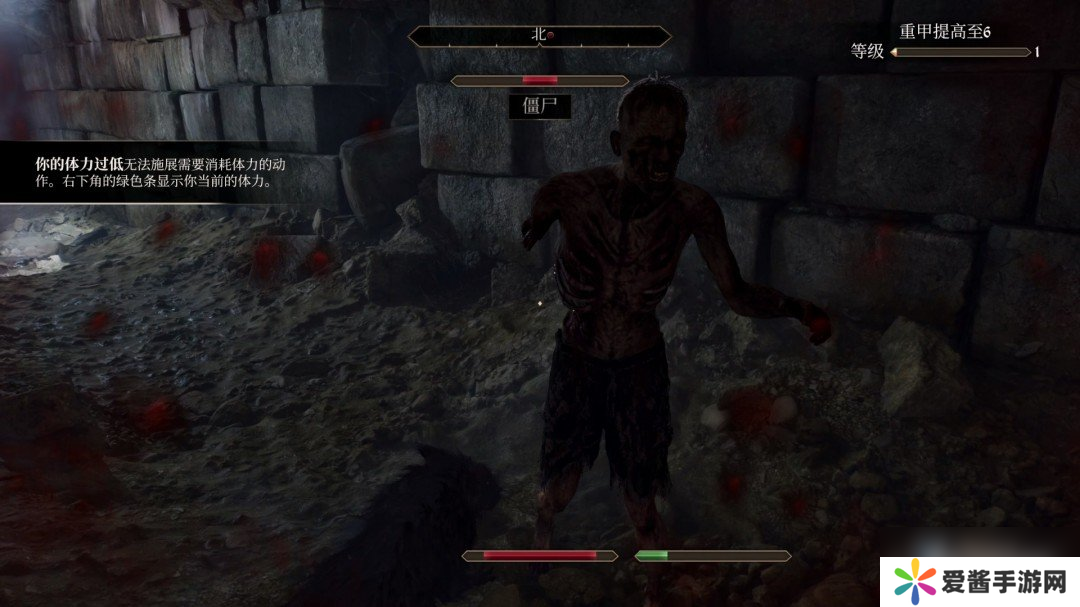1080x607 pixels.
Task: Open the 爱酱手游网 watermark logo
Action: (x=979, y=580)
